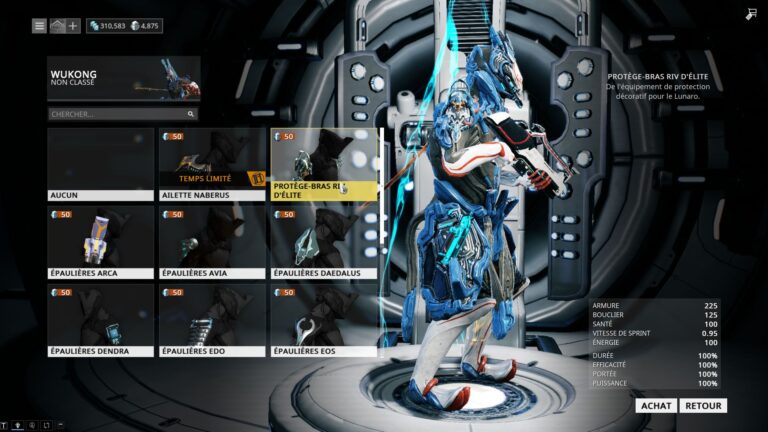Screen dimensions: 768x432
Task: Choose the Épaulières Eos item
Action: (x=324, y=320)
